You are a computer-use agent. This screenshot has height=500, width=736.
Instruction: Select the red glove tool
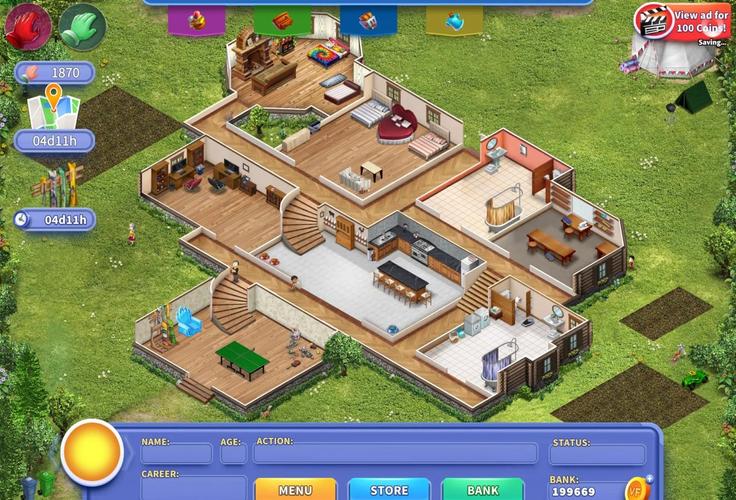point(27,26)
